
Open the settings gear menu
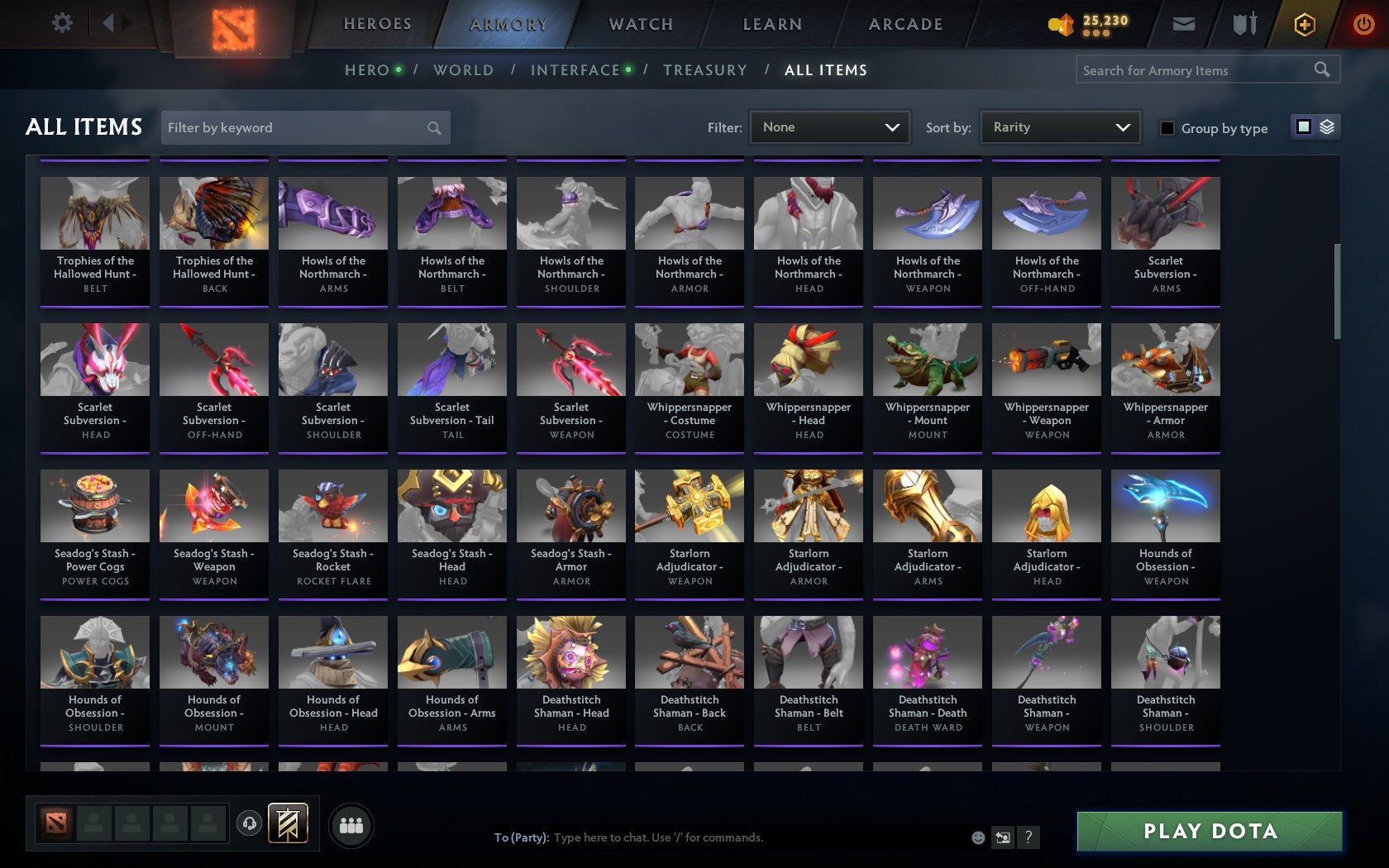(60, 23)
